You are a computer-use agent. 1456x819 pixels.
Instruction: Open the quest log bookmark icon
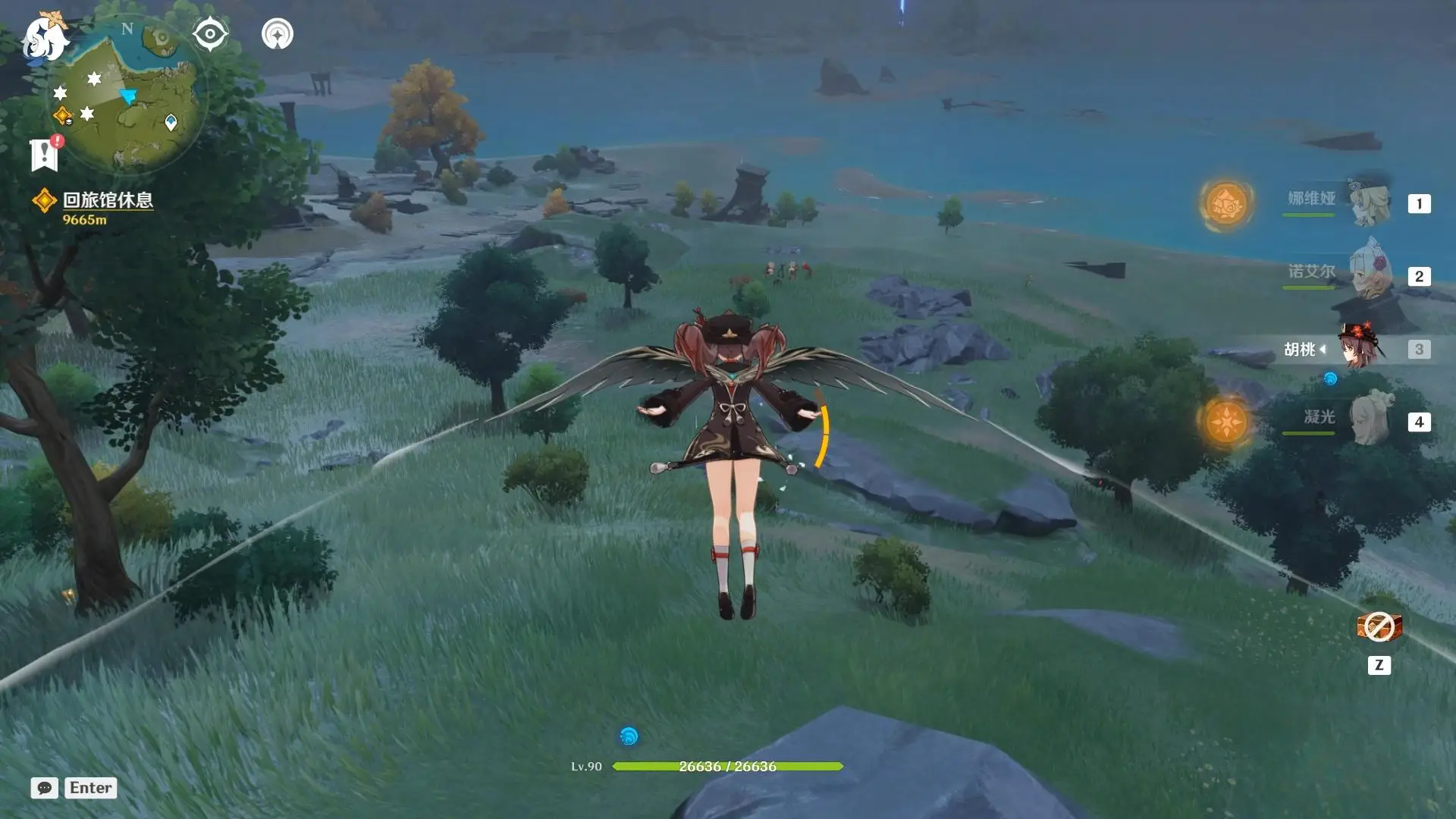45,154
